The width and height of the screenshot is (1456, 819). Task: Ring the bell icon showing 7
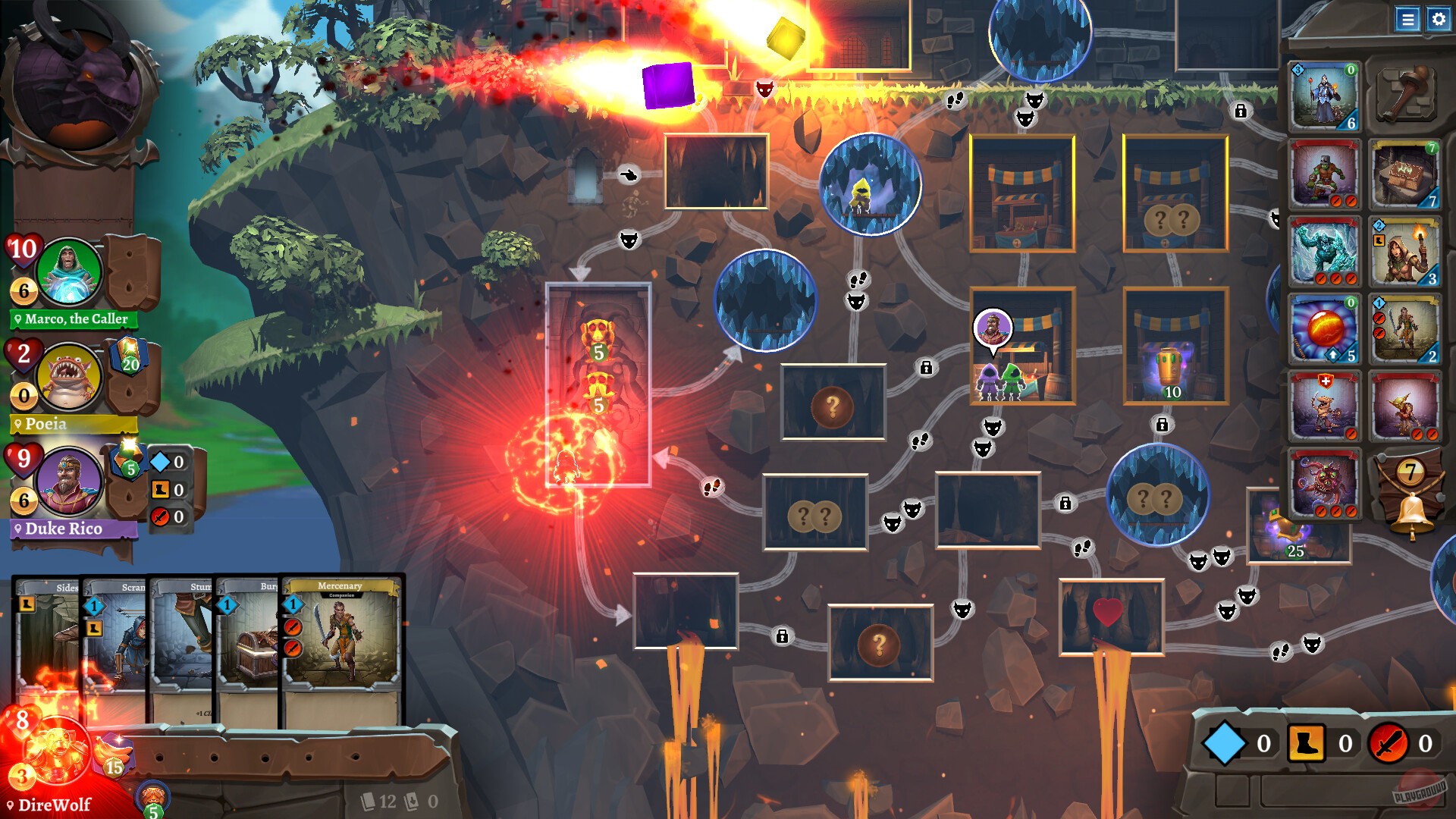pos(1411,507)
